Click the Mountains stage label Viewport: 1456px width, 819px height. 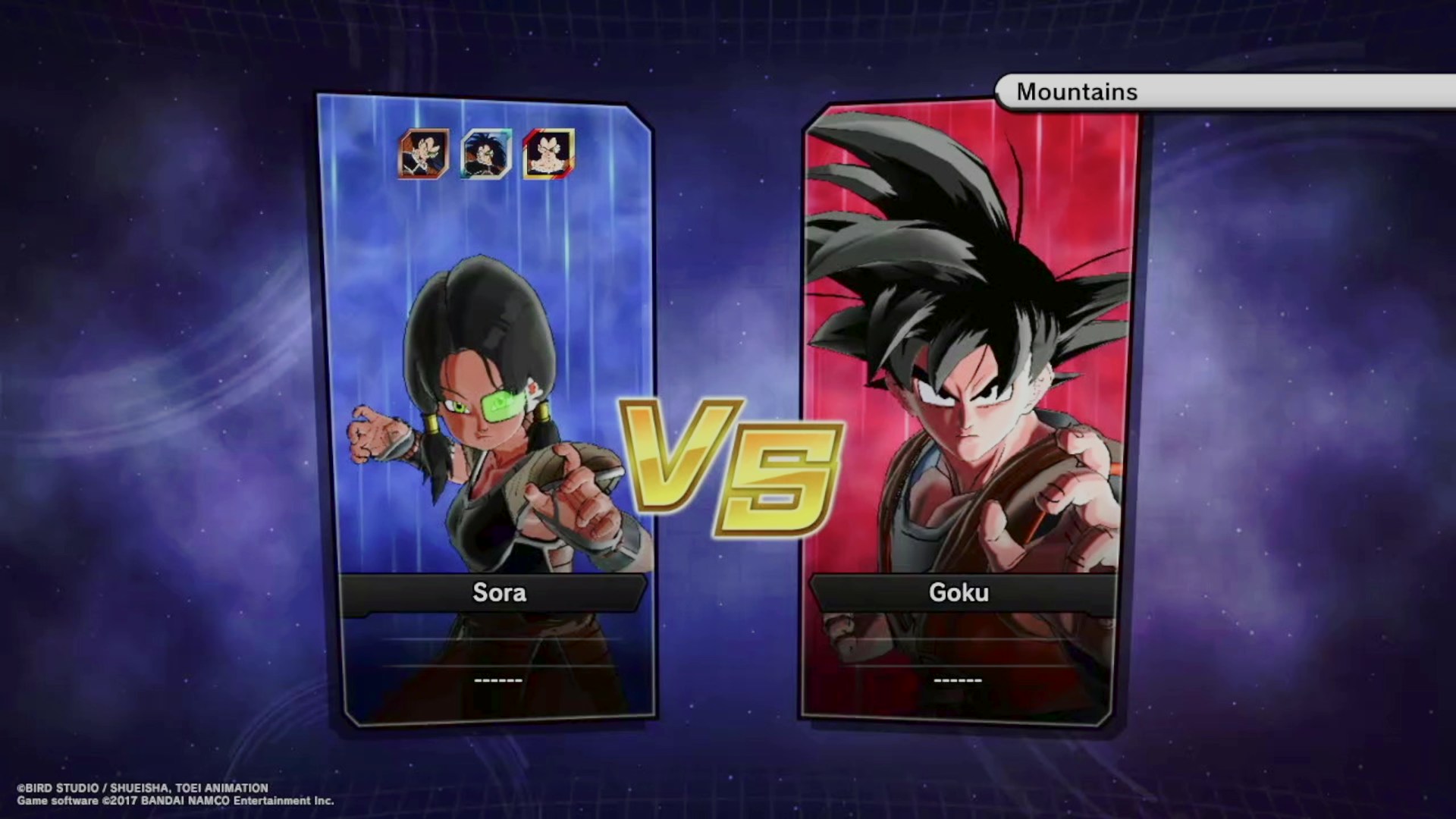pyautogui.click(x=1077, y=93)
